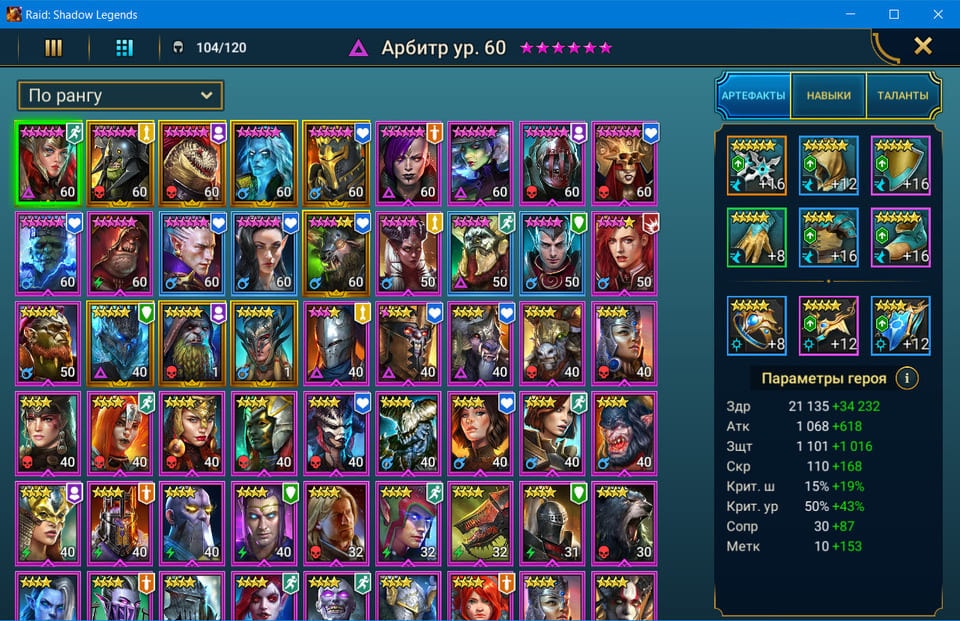Open the По рангу sort dropdown
Screen dimensions: 960x621
tap(120, 96)
